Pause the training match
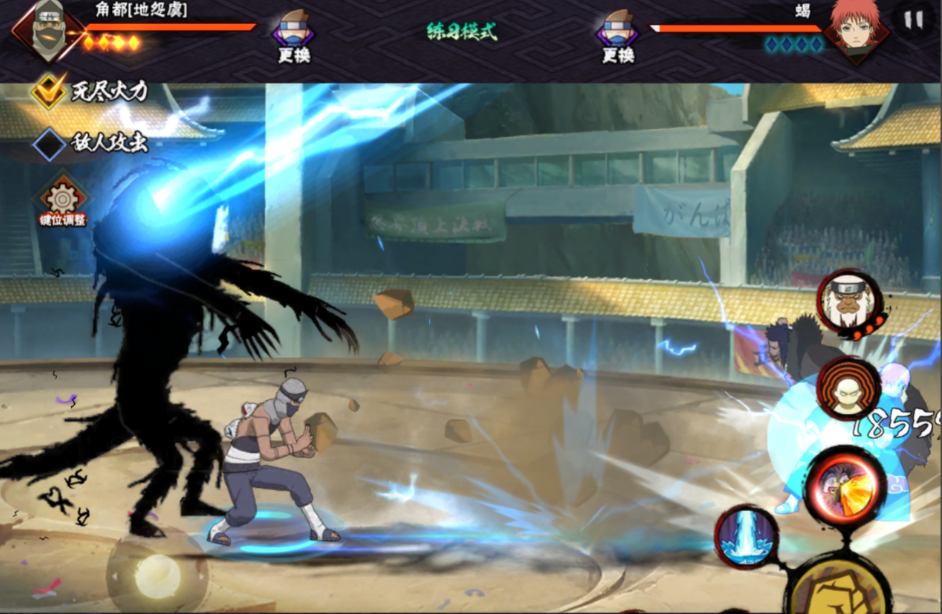 click(913, 20)
